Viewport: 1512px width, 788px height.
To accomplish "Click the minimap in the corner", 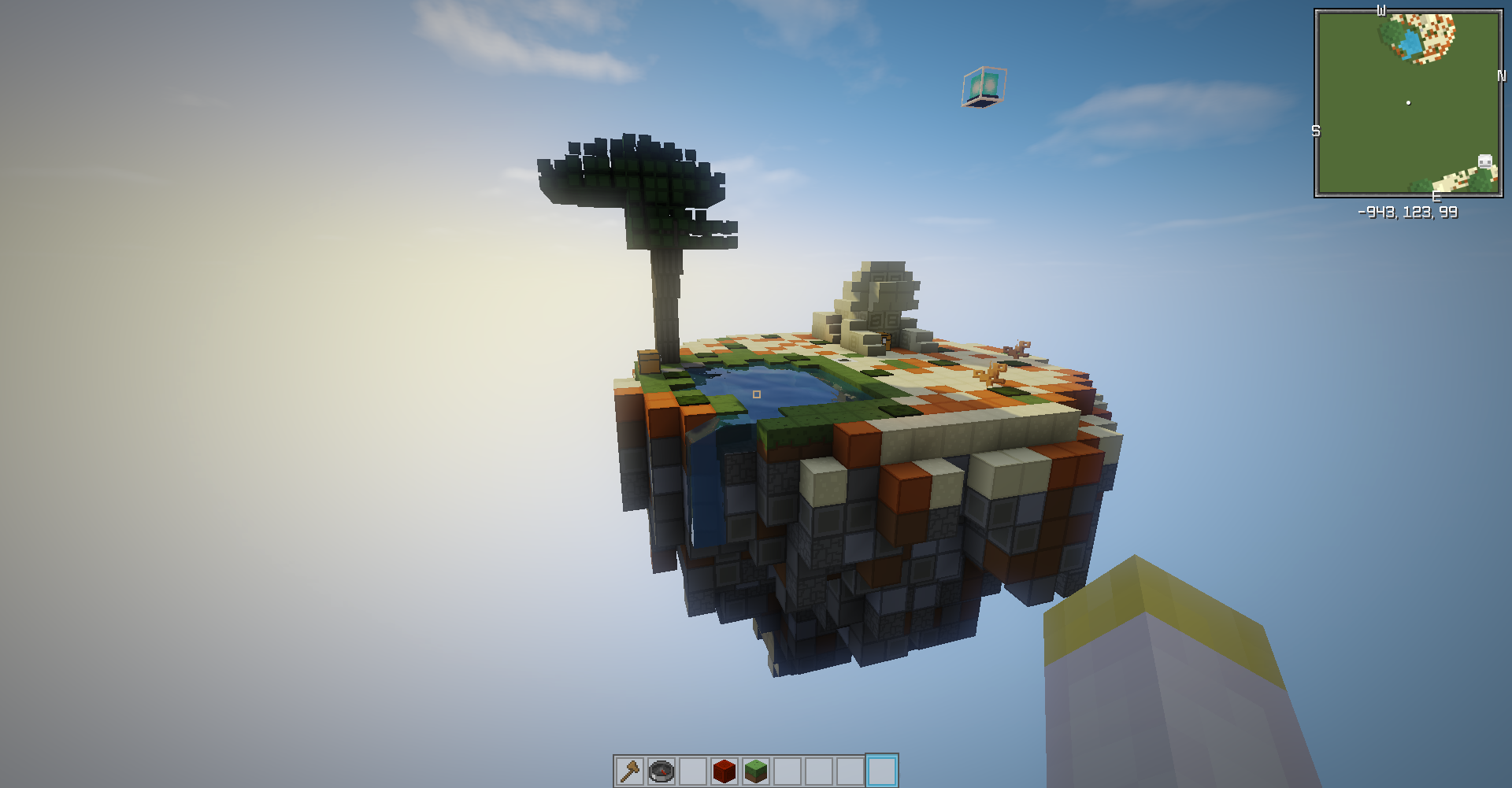I will pos(1408,103).
